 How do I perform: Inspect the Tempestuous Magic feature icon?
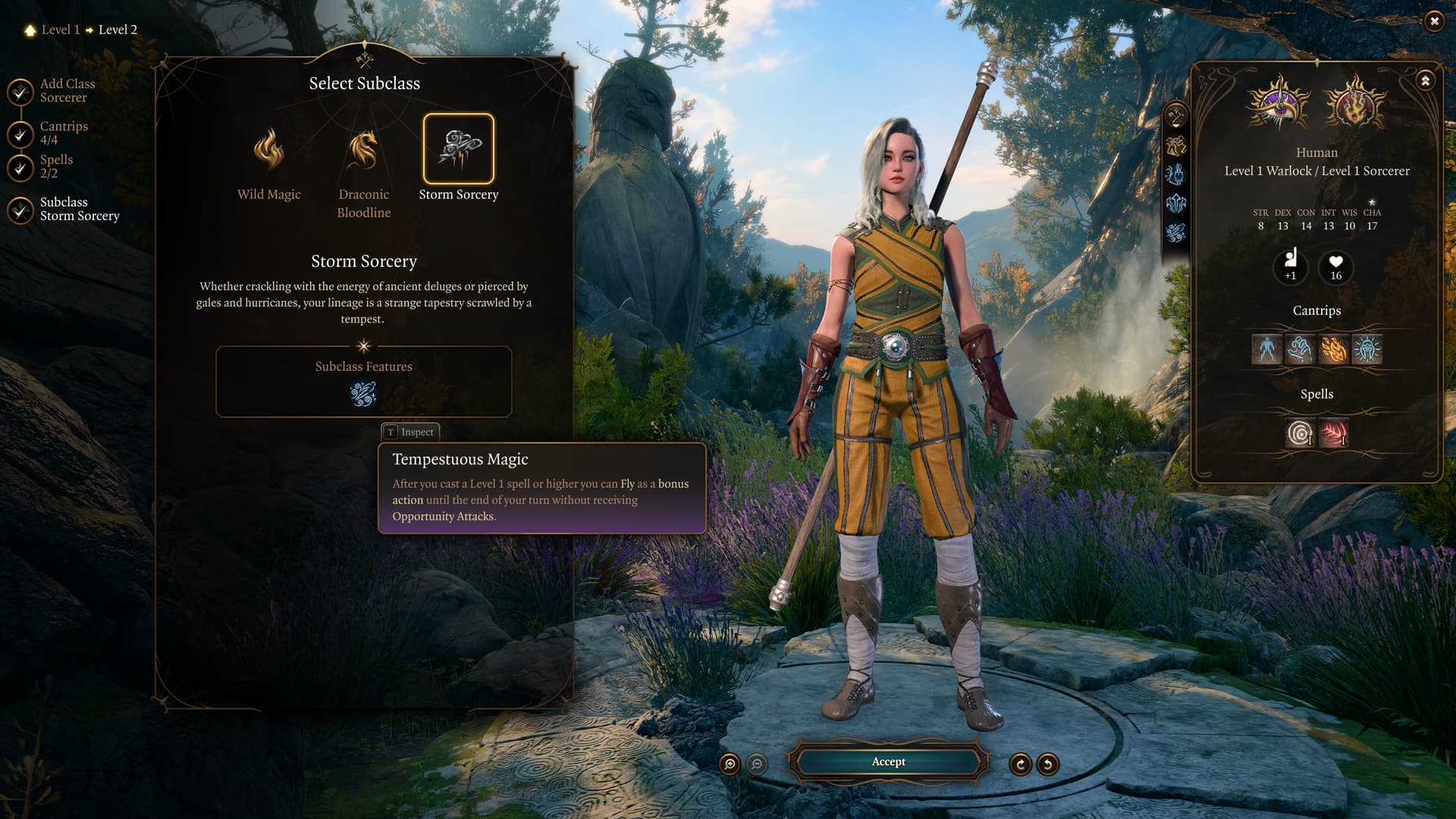(x=363, y=394)
